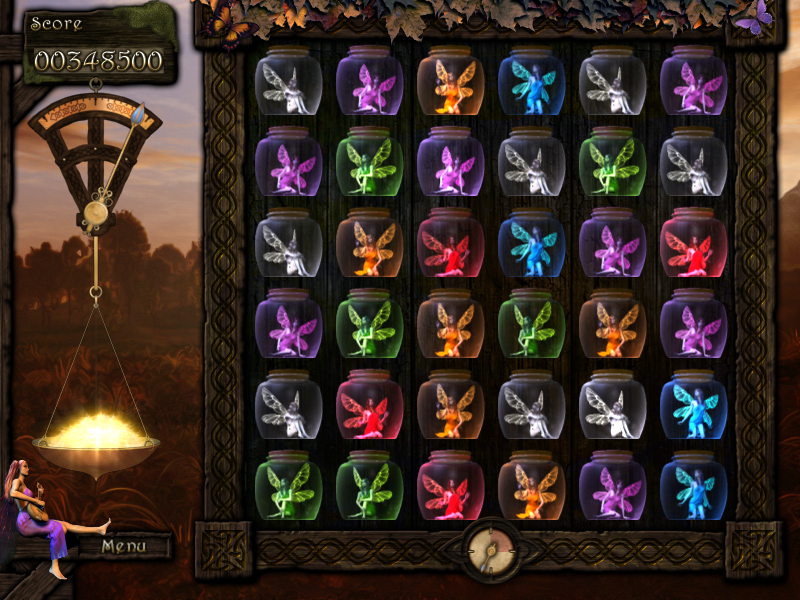The width and height of the screenshot is (800, 600).
Task: Open the Menu
Action: [x=124, y=546]
